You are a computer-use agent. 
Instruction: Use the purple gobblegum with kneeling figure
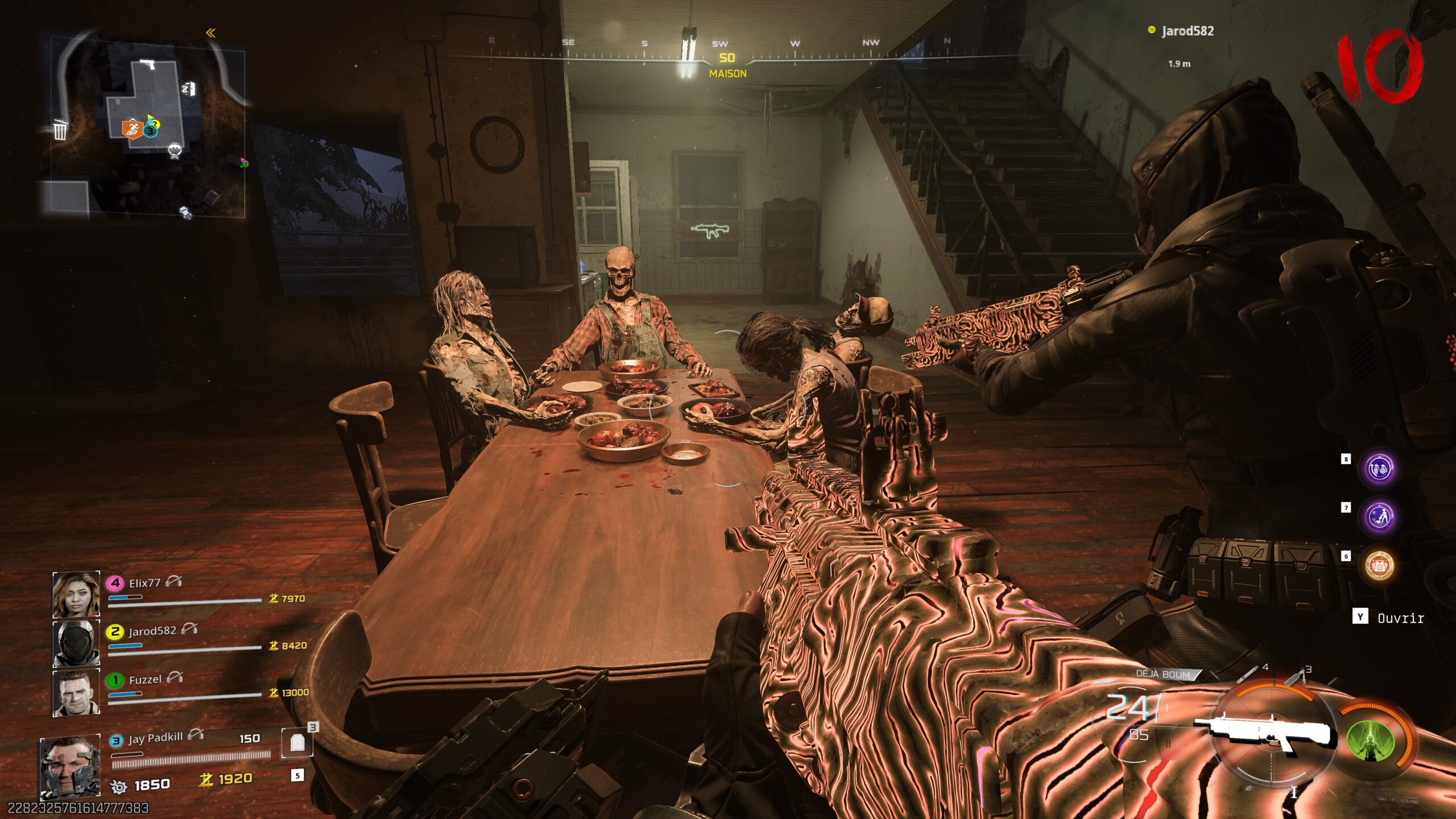coord(1379,517)
